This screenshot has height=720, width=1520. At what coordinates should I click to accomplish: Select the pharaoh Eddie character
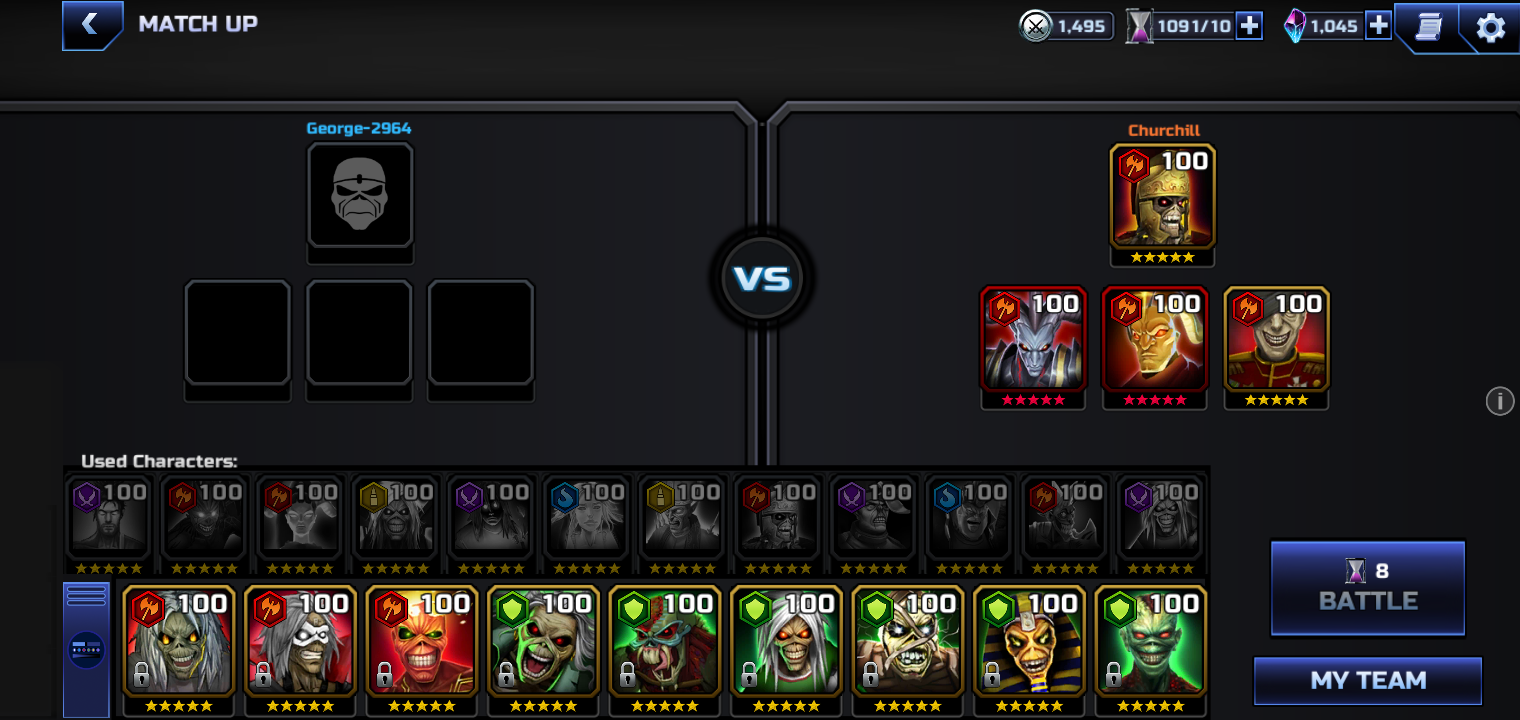point(1029,641)
